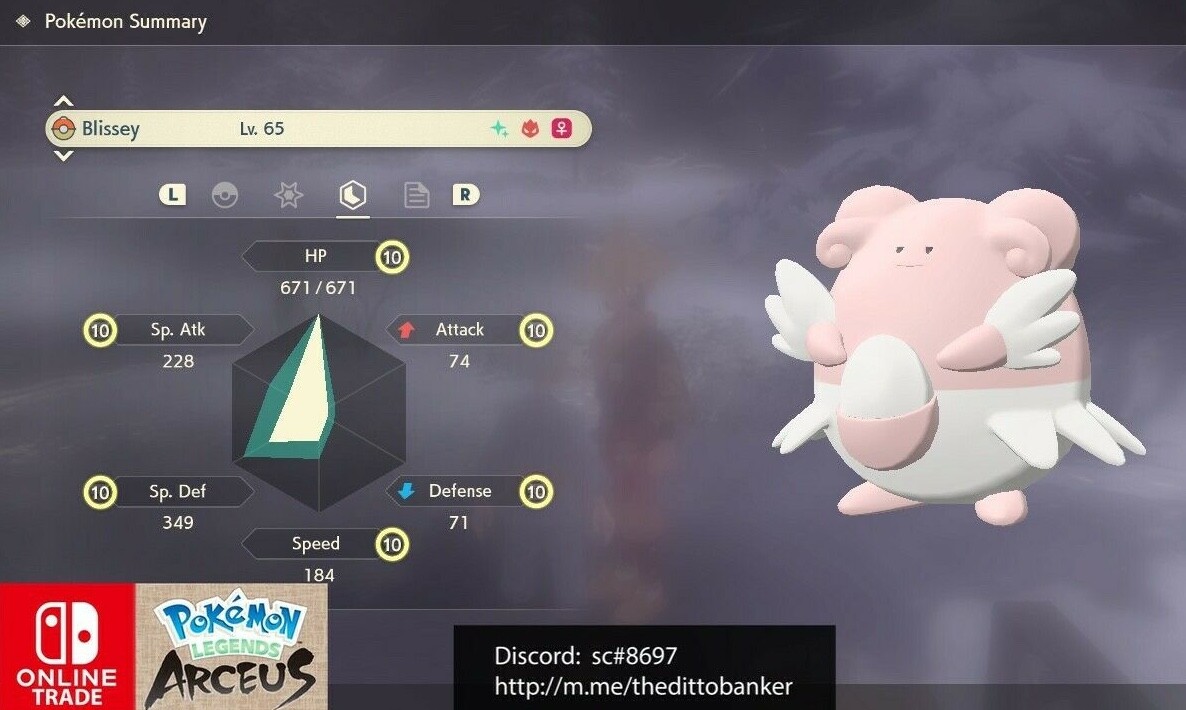Switch to the document notes tab
1186x710 pixels.
click(x=416, y=195)
